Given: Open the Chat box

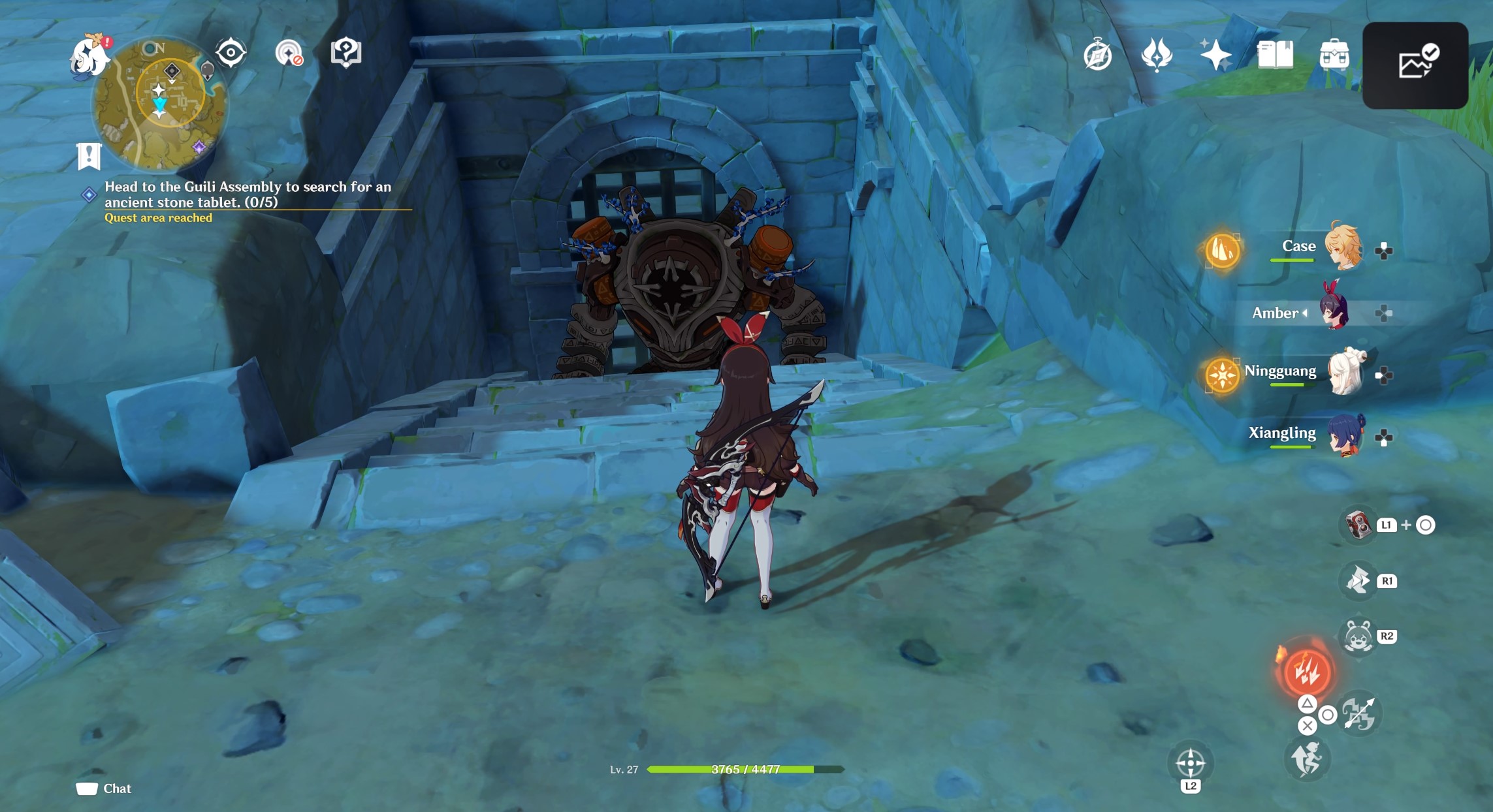Looking at the screenshot, I should tap(104, 789).
